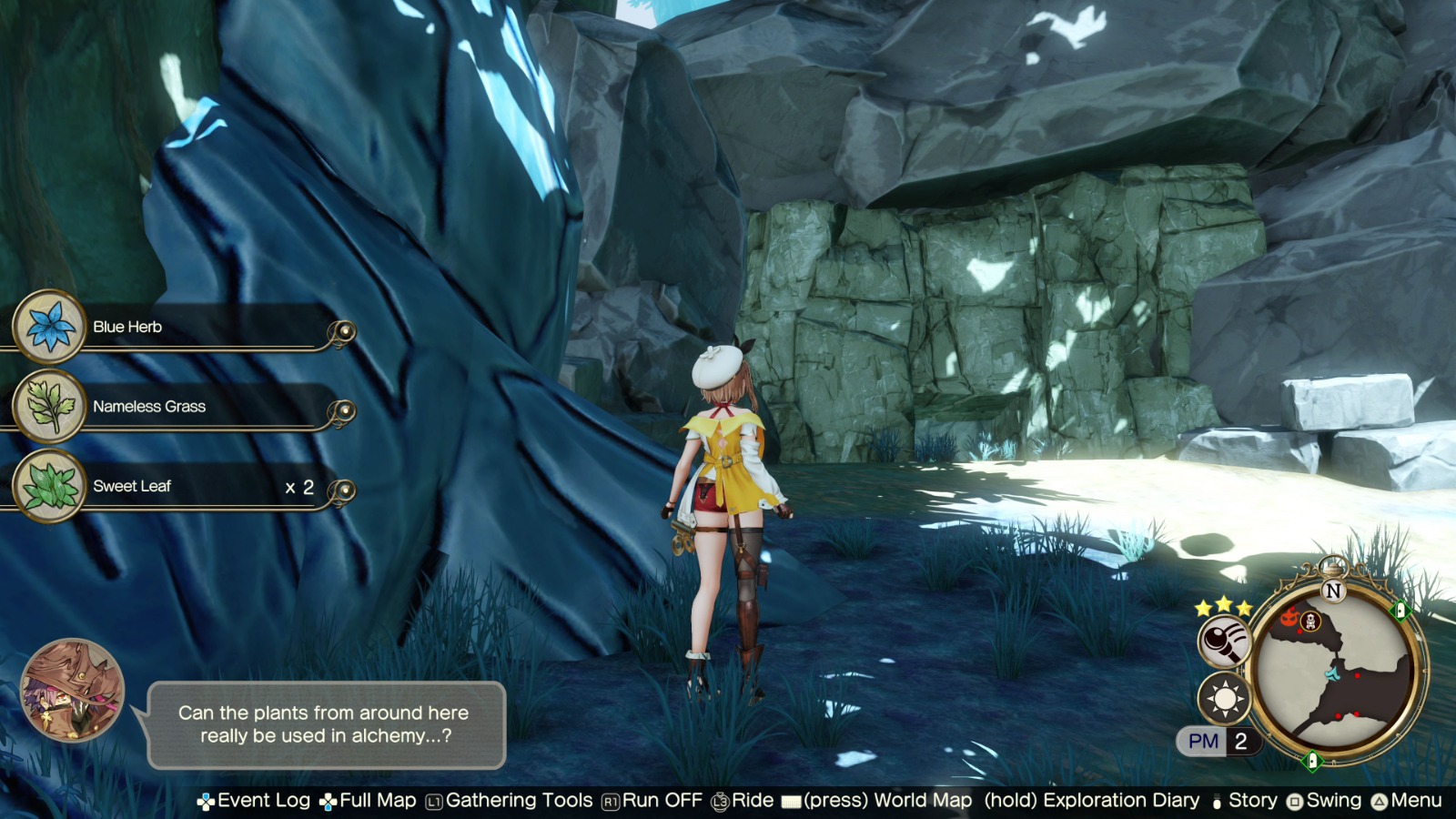The height and width of the screenshot is (819, 1456).
Task: Select the Blue Herb item icon
Action: pyautogui.click(x=47, y=327)
